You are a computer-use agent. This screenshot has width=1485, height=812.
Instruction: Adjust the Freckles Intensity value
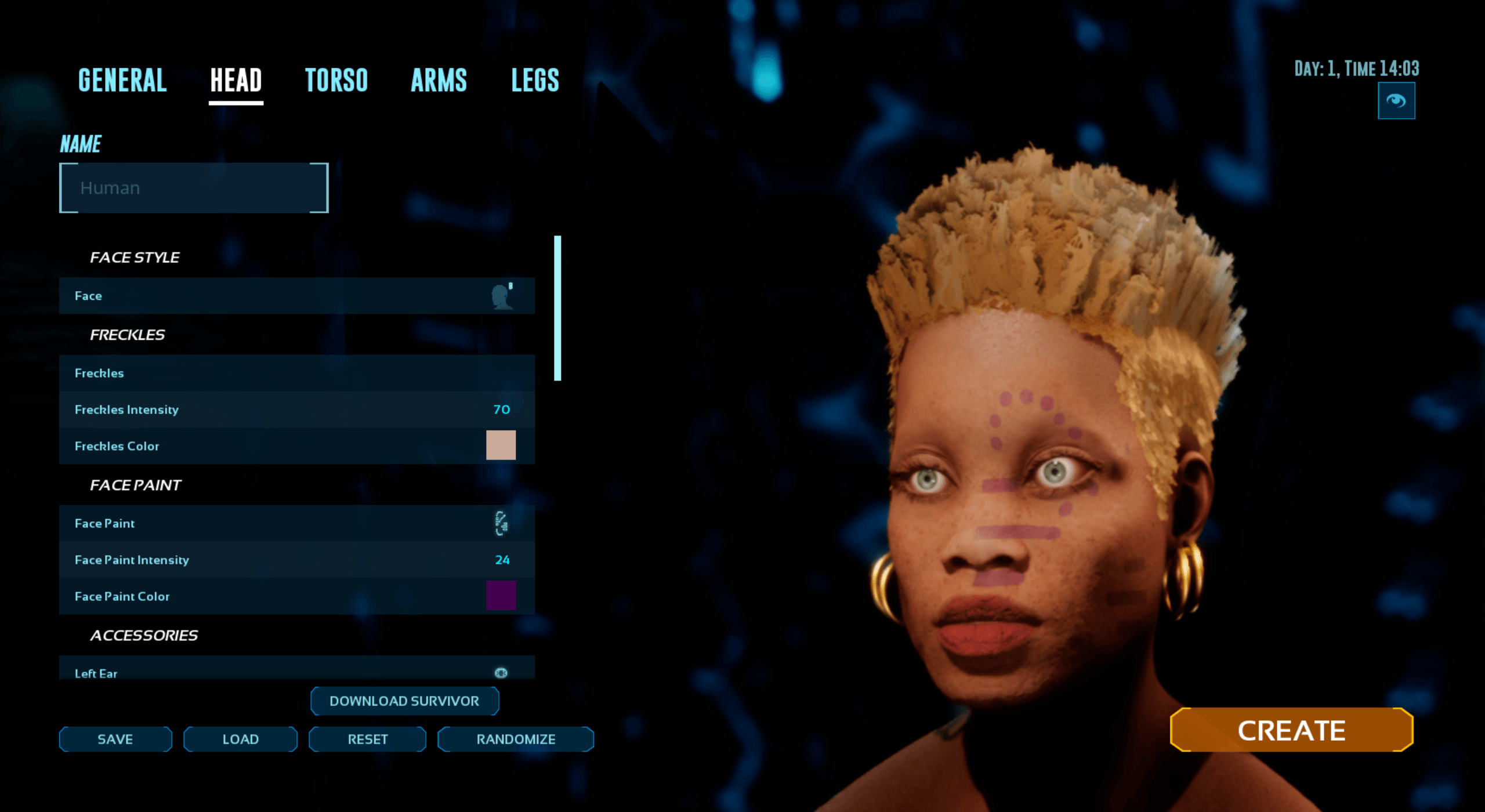pyautogui.click(x=501, y=409)
